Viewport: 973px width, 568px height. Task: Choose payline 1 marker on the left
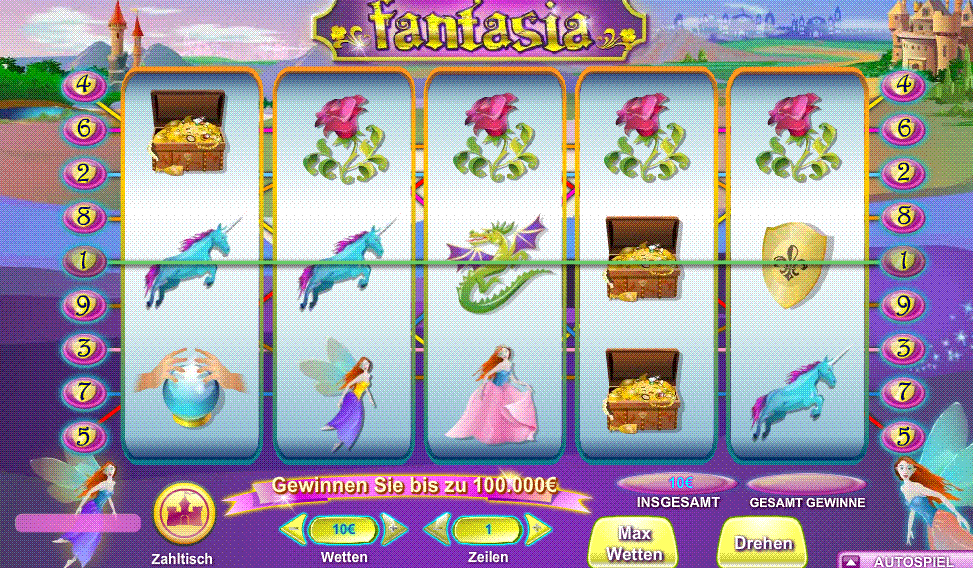click(85, 261)
